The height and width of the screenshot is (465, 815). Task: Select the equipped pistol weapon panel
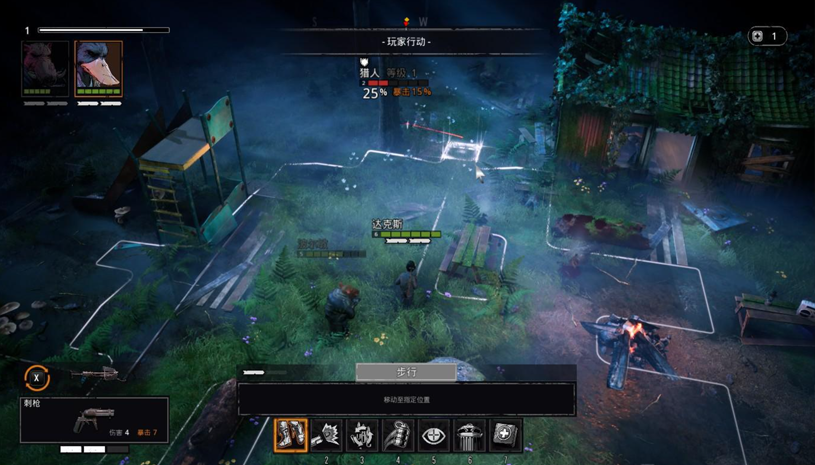[94, 420]
